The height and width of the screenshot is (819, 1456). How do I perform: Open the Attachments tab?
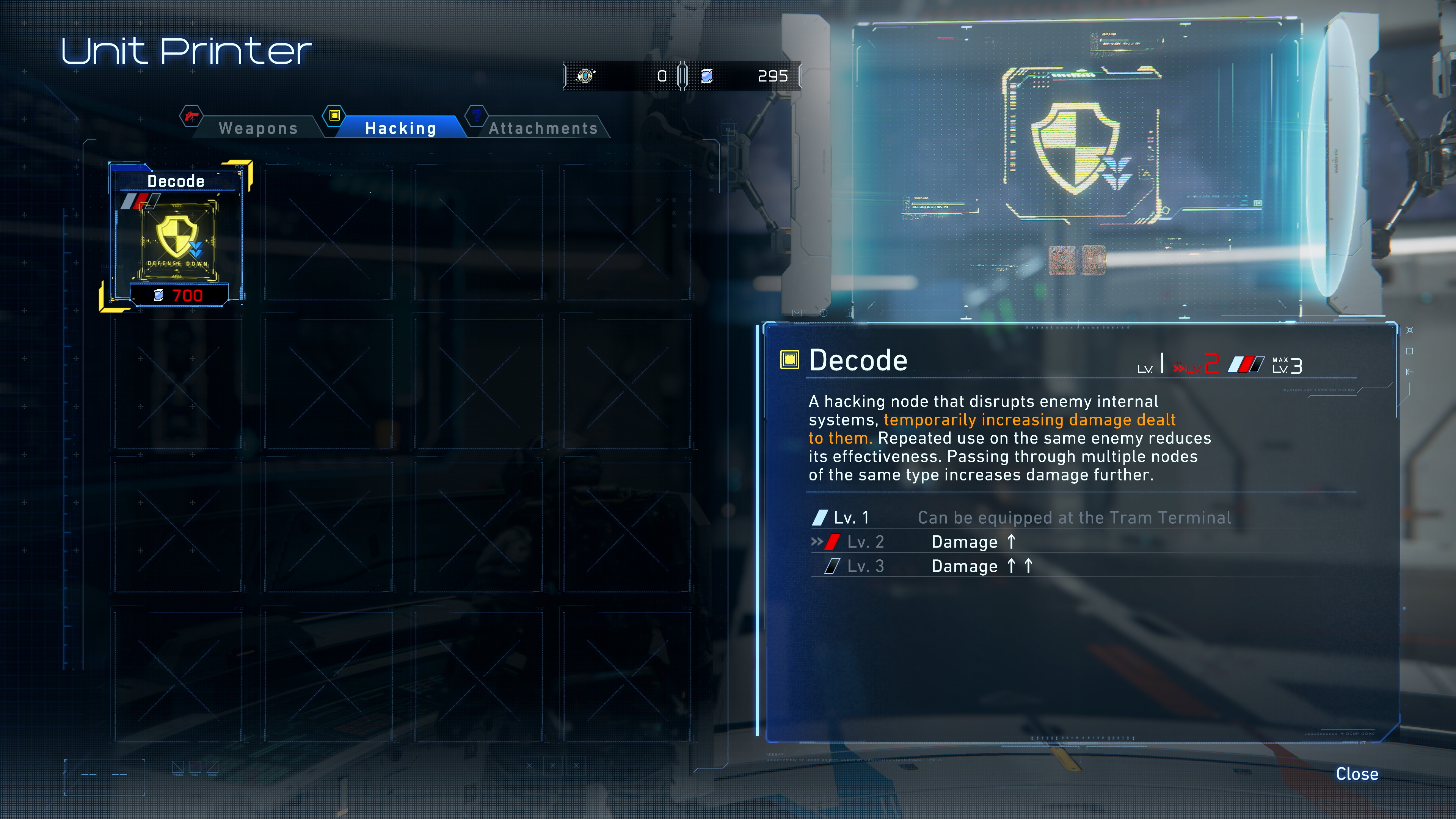[543, 128]
